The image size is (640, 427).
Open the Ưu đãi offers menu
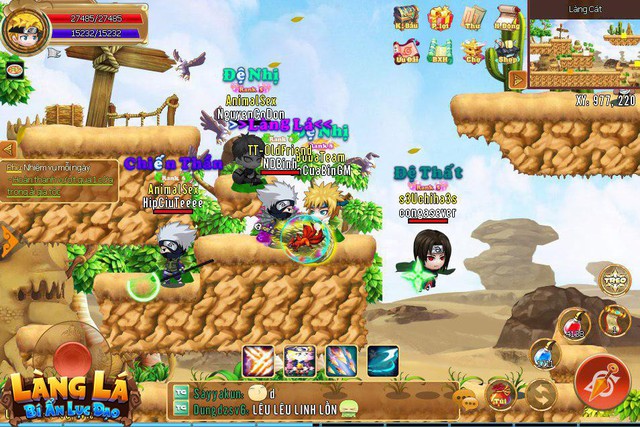(406, 52)
